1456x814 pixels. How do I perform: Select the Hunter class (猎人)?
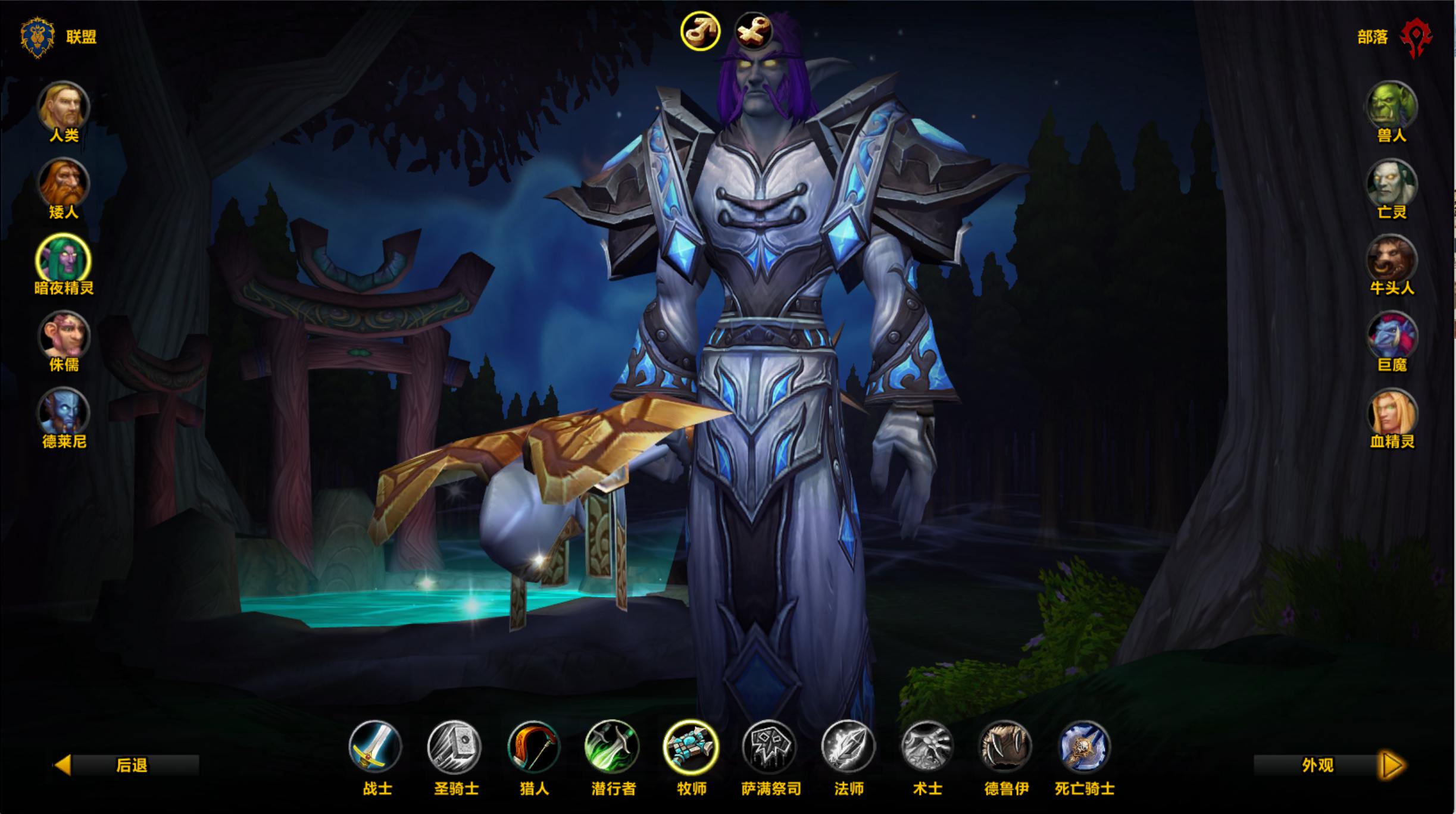pyautogui.click(x=533, y=747)
